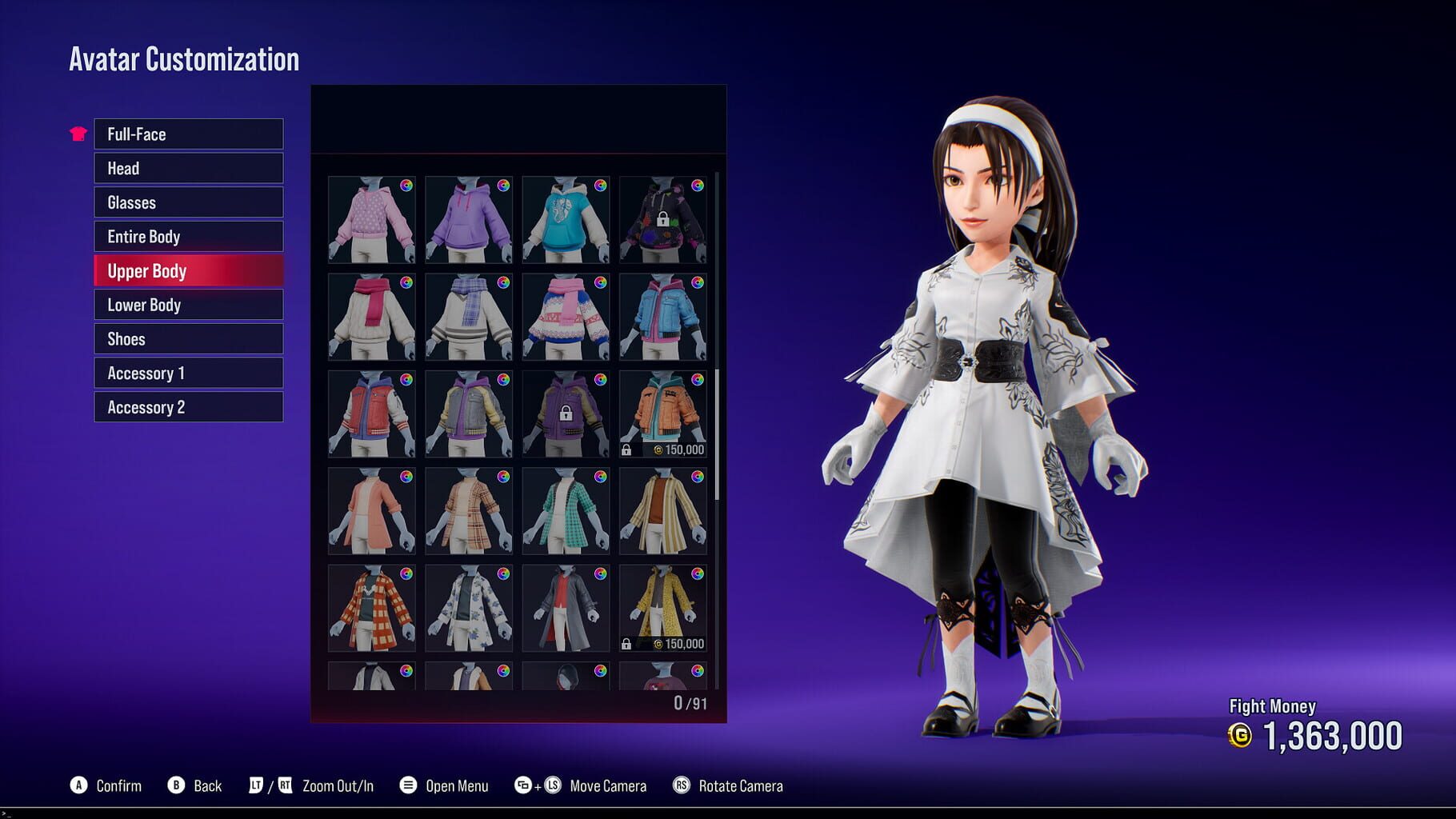Viewport: 1456px width, 819px height.
Task: Open the color wheel on the pink polka-dot hoodie
Action: 407,184
